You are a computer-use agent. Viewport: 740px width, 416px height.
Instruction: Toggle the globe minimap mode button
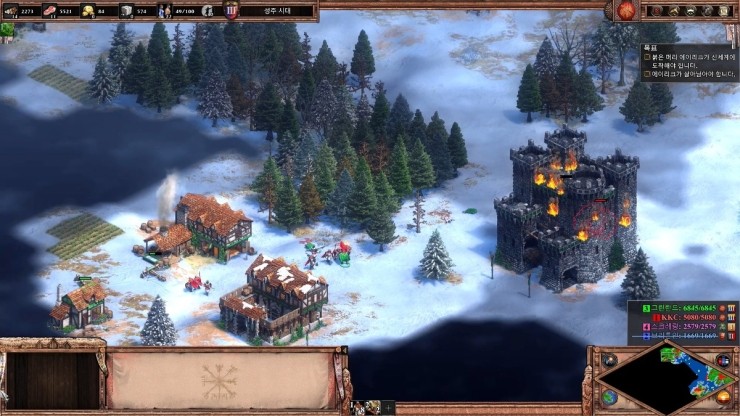coord(609,397)
